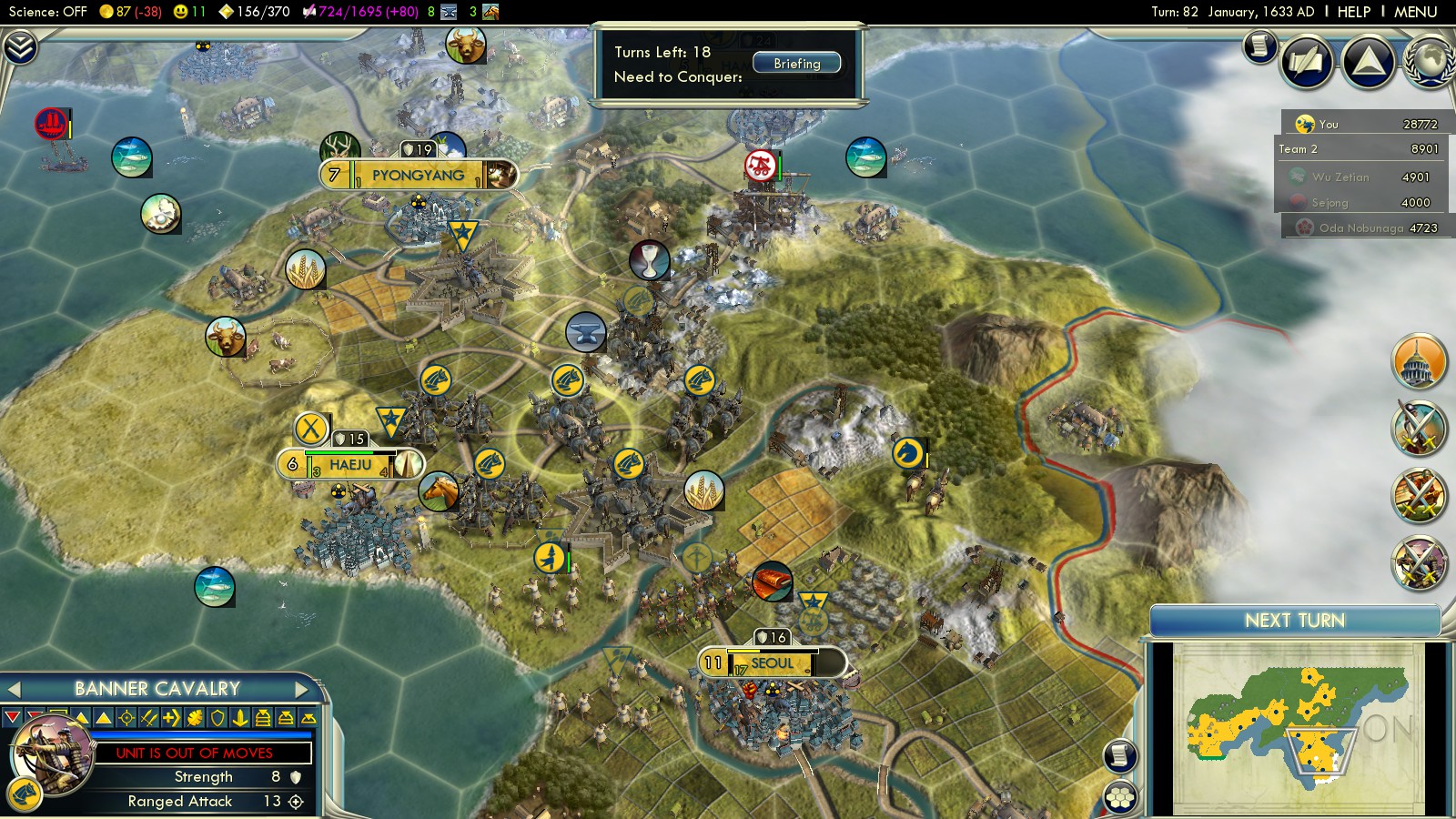Select next unit with right arrow
The width and height of the screenshot is (1456, 819).
301,689
